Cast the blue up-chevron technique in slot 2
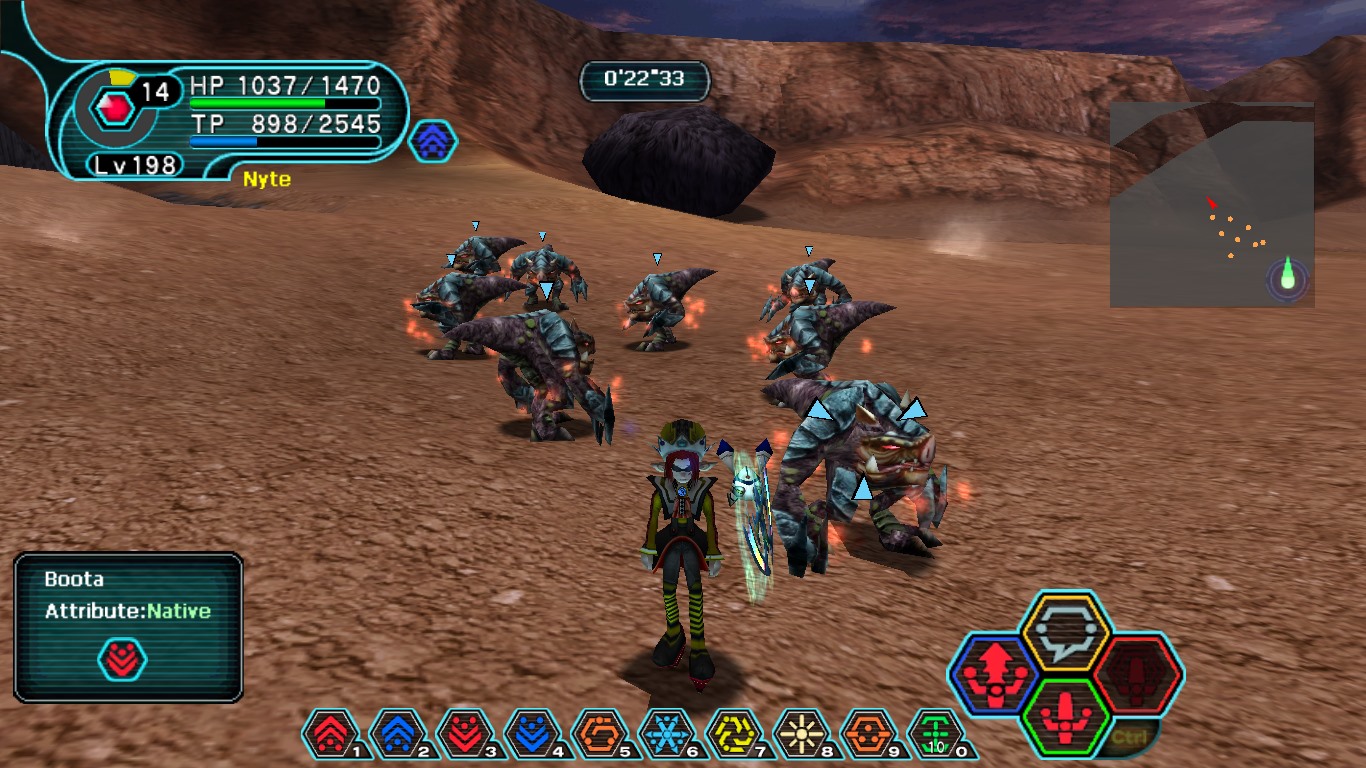1366x768 pixels. [399, 734]
